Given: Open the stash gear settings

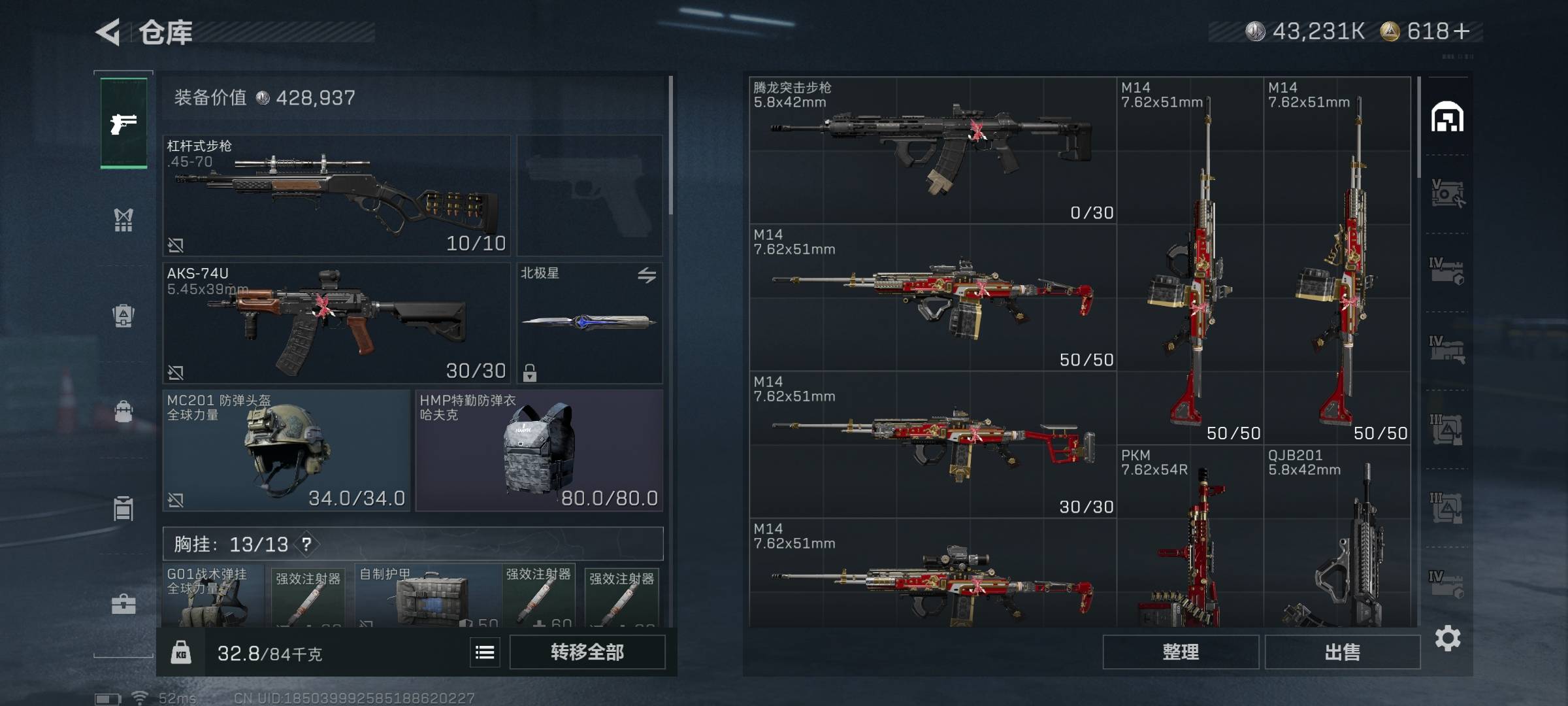Looking at the screenshot, I should 1447,638.
